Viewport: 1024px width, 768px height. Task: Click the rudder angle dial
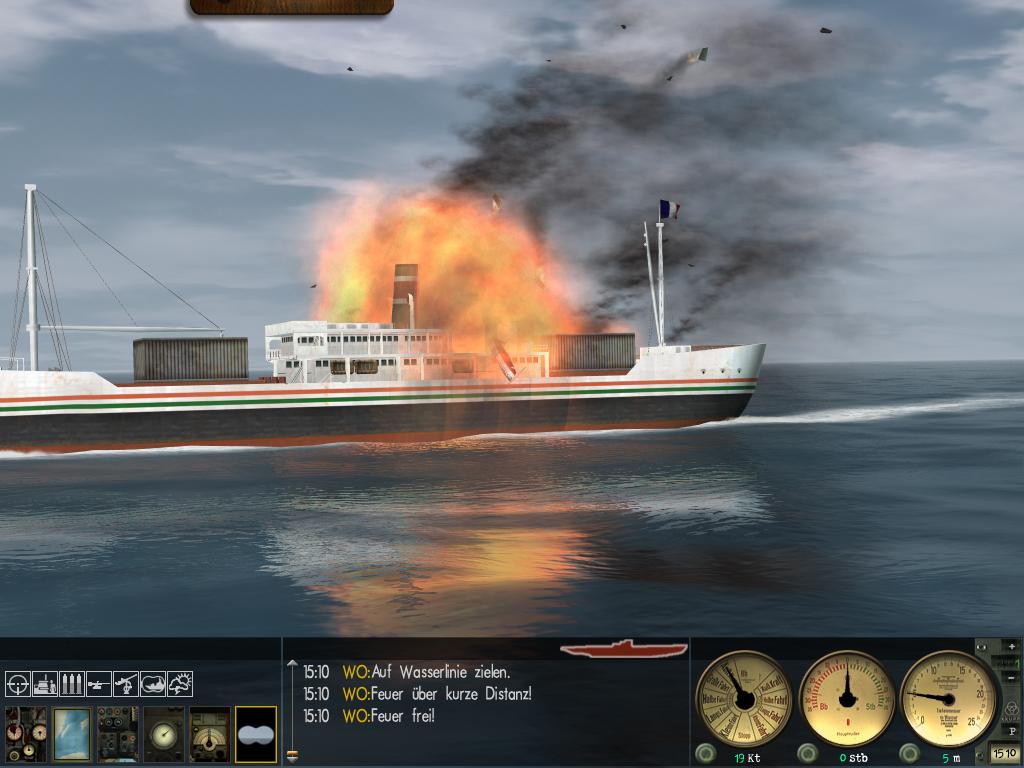(848, 698)
